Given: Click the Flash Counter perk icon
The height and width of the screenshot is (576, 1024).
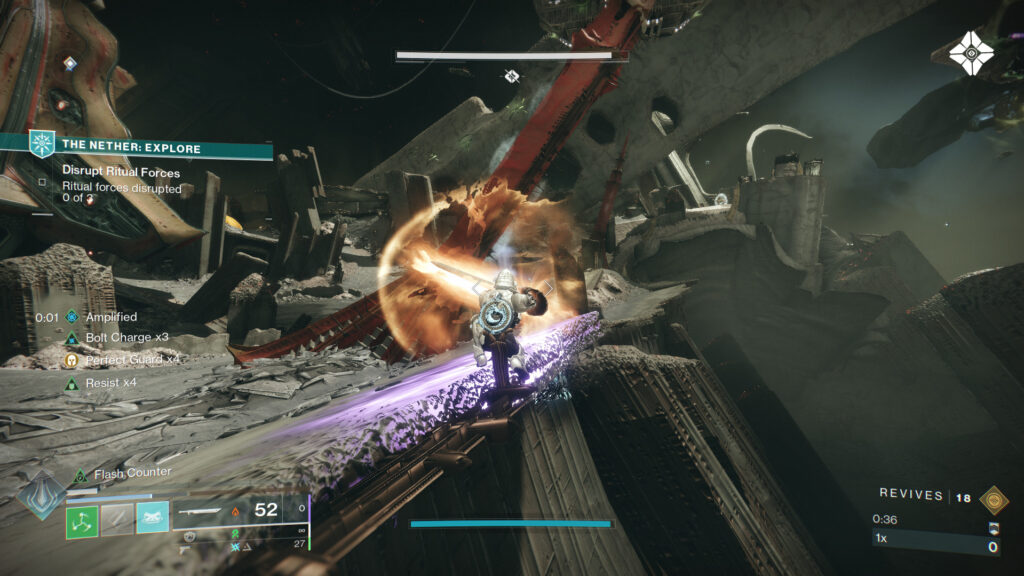Looking at the screenshot, I should coord(80,474).
